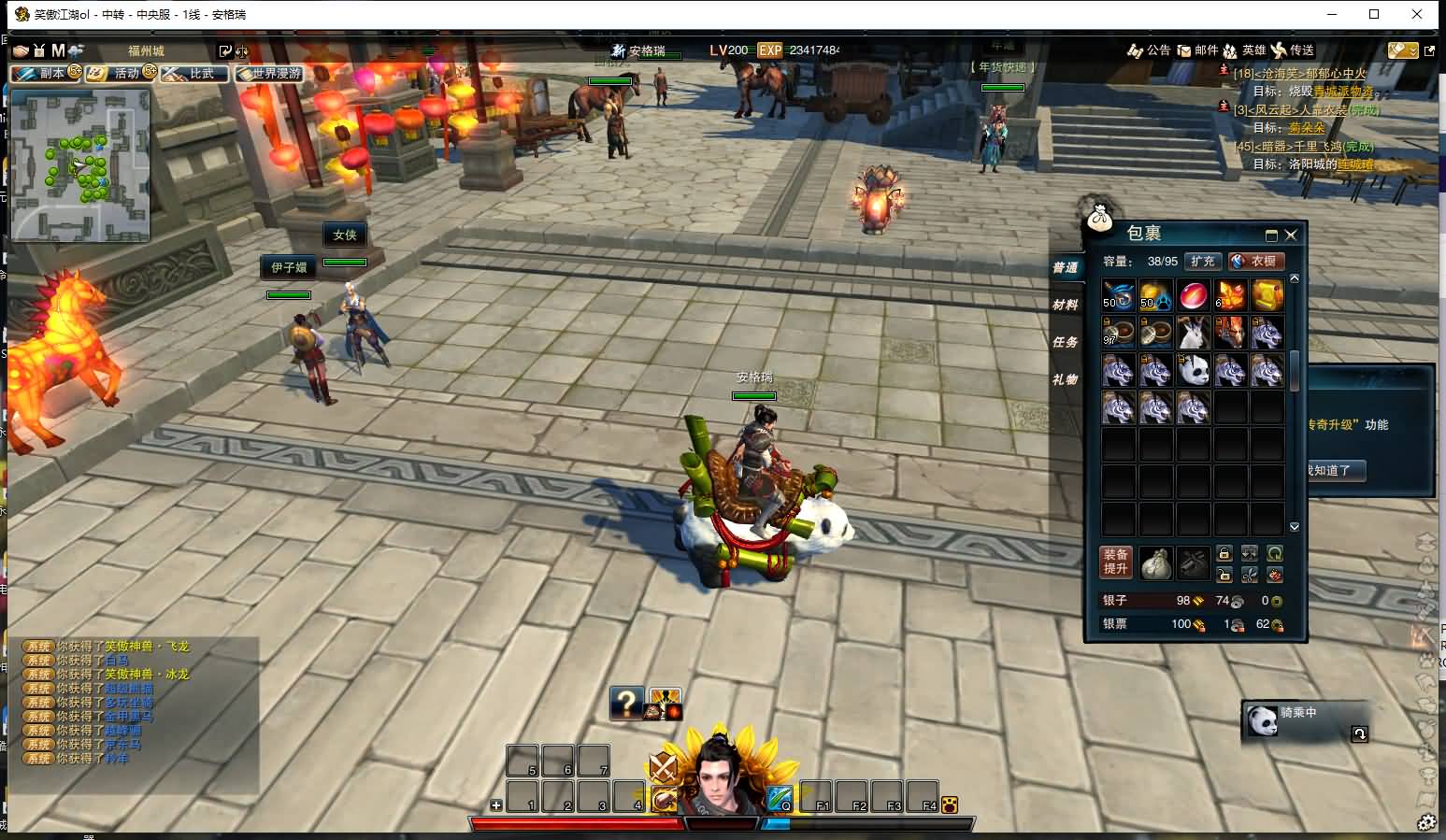1446x840 pixels.
Task: Open the 礼物 gifts tab
Action: [1065, 379]
